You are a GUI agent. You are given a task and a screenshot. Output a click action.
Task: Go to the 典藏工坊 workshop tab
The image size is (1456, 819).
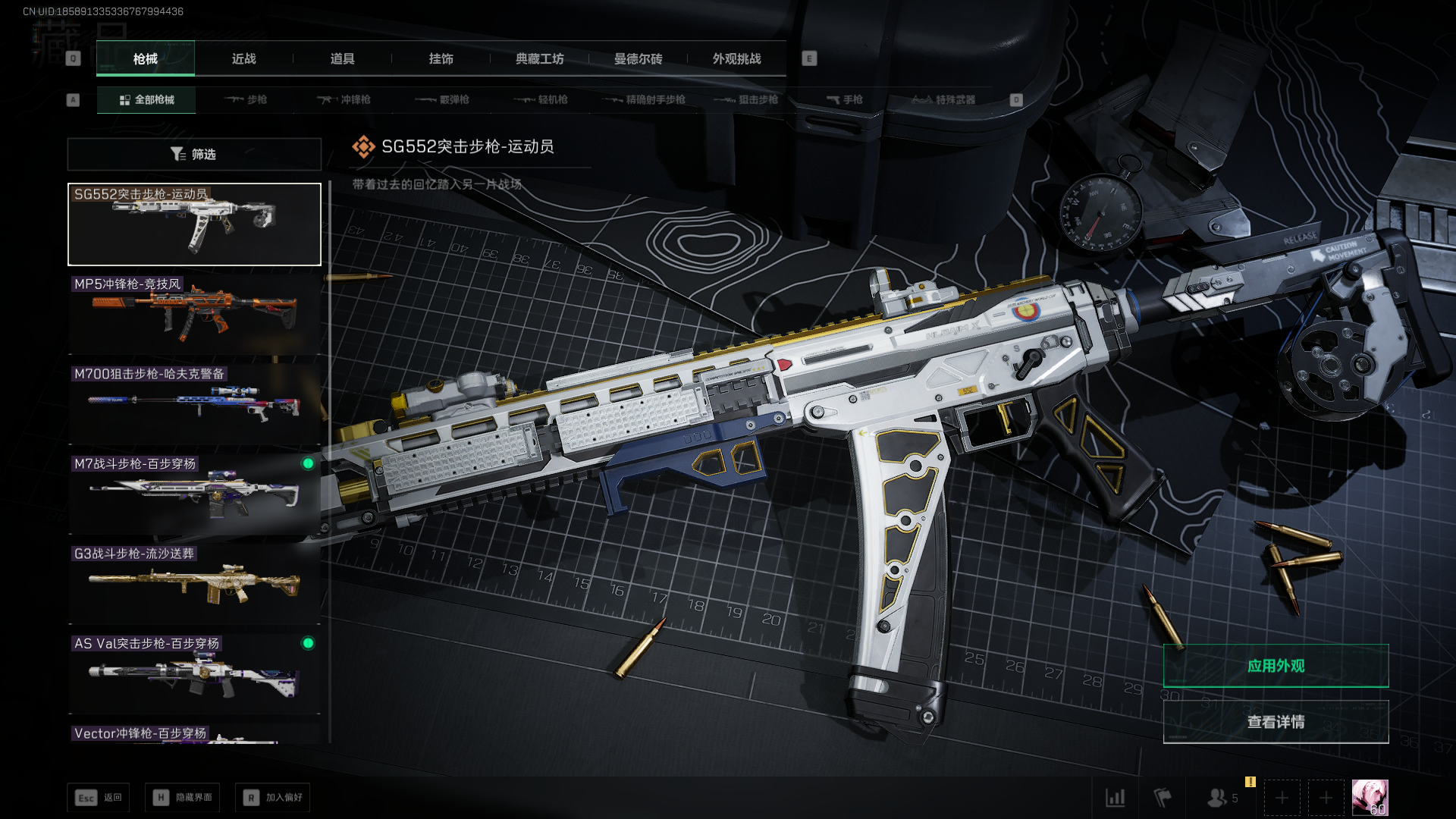[539, 58]
